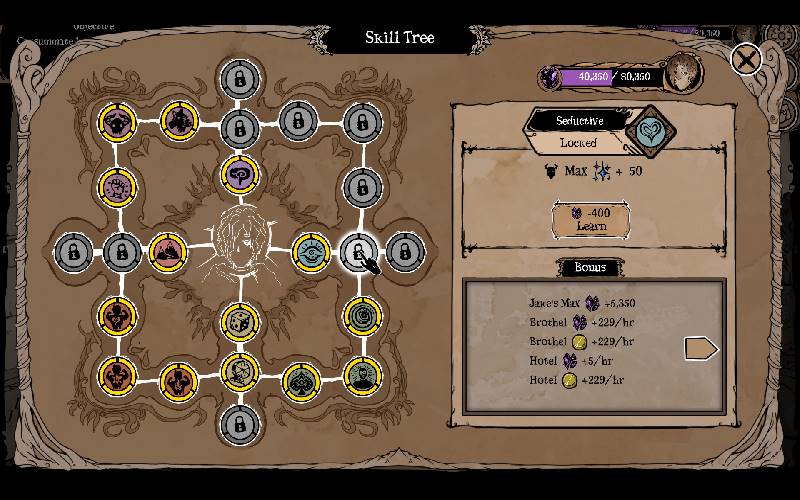
Task: Select the locked node at top of tree
Action: [238, 77]
